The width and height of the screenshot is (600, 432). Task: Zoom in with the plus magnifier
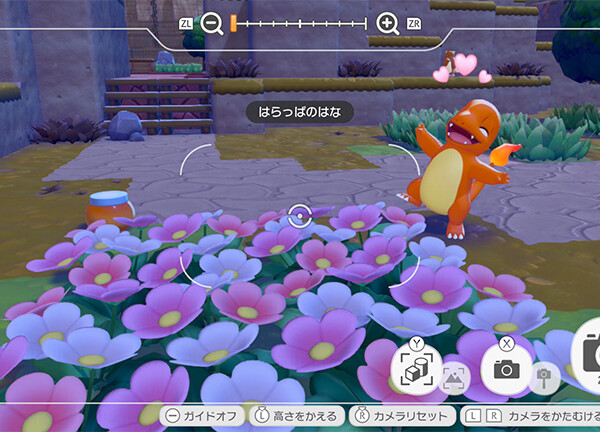(x=388, y=23)
